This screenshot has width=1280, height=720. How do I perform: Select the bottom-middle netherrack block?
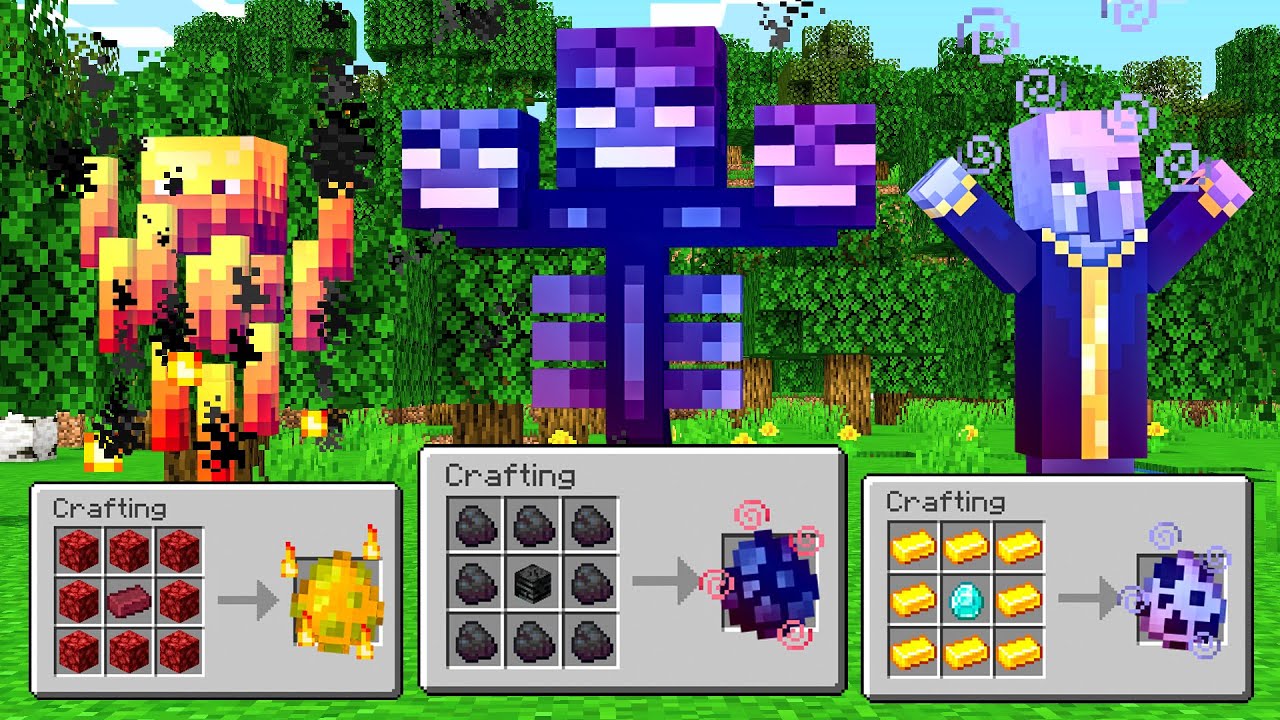pos(131,647)
